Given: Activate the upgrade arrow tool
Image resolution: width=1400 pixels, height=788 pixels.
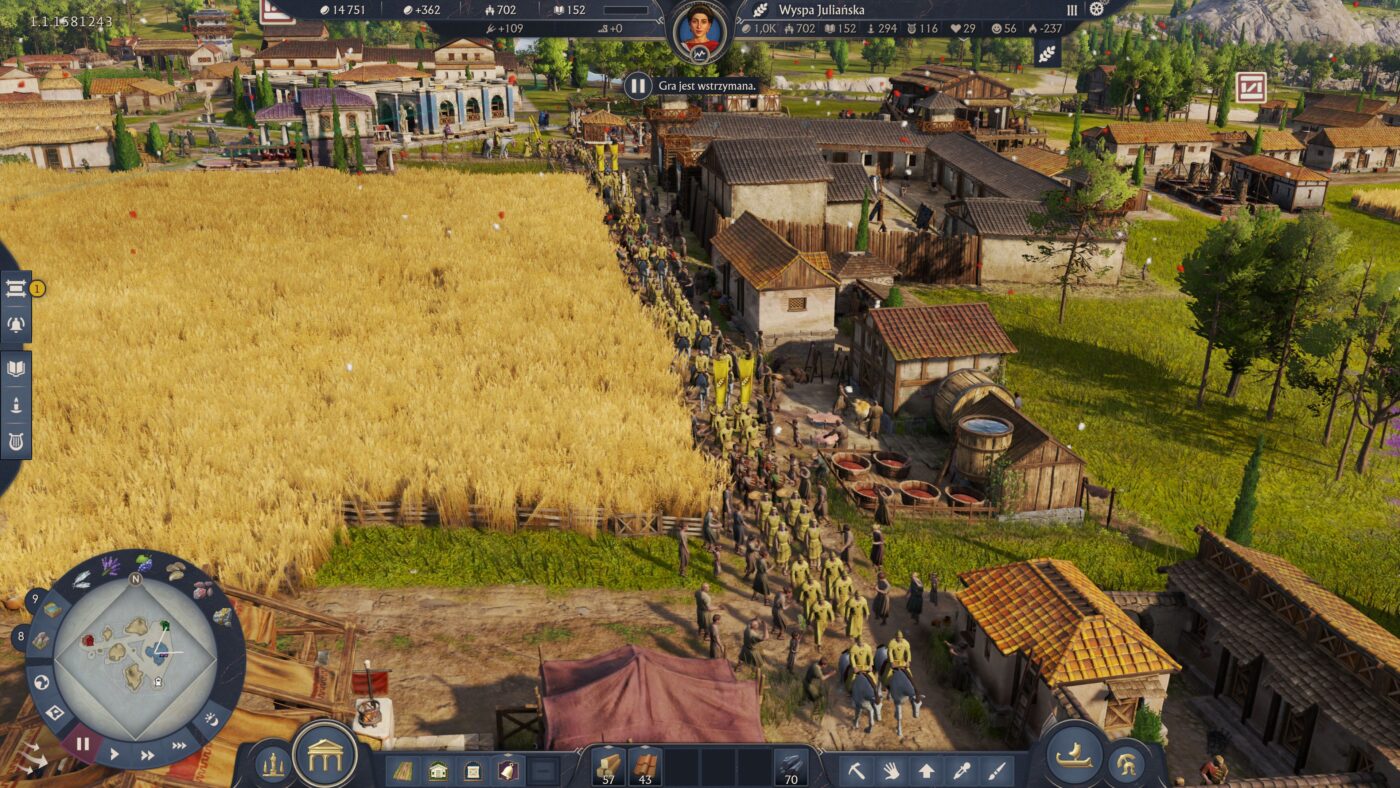Looking at the screenshot, I should pos(926,771).
